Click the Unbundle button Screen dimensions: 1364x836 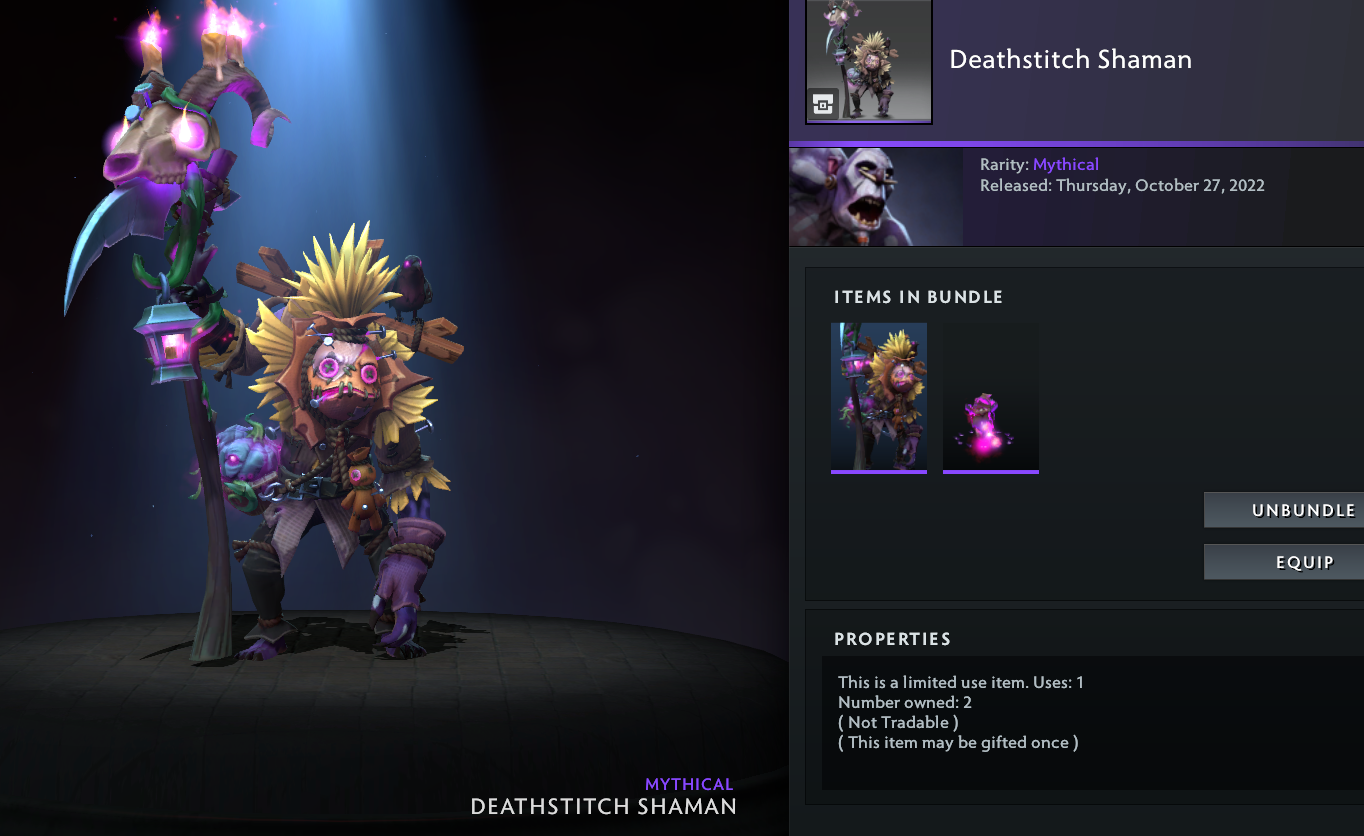point(1284,510)
